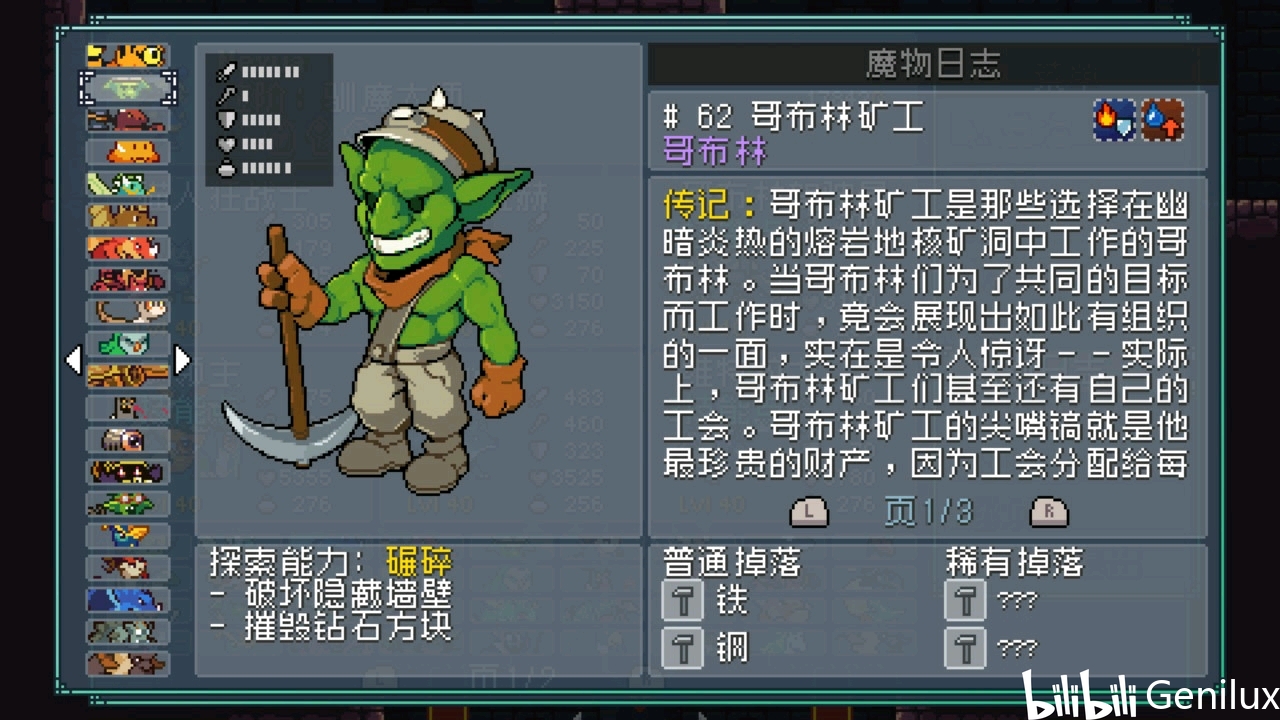Click the 魔物日志 journal title bar

933,66
